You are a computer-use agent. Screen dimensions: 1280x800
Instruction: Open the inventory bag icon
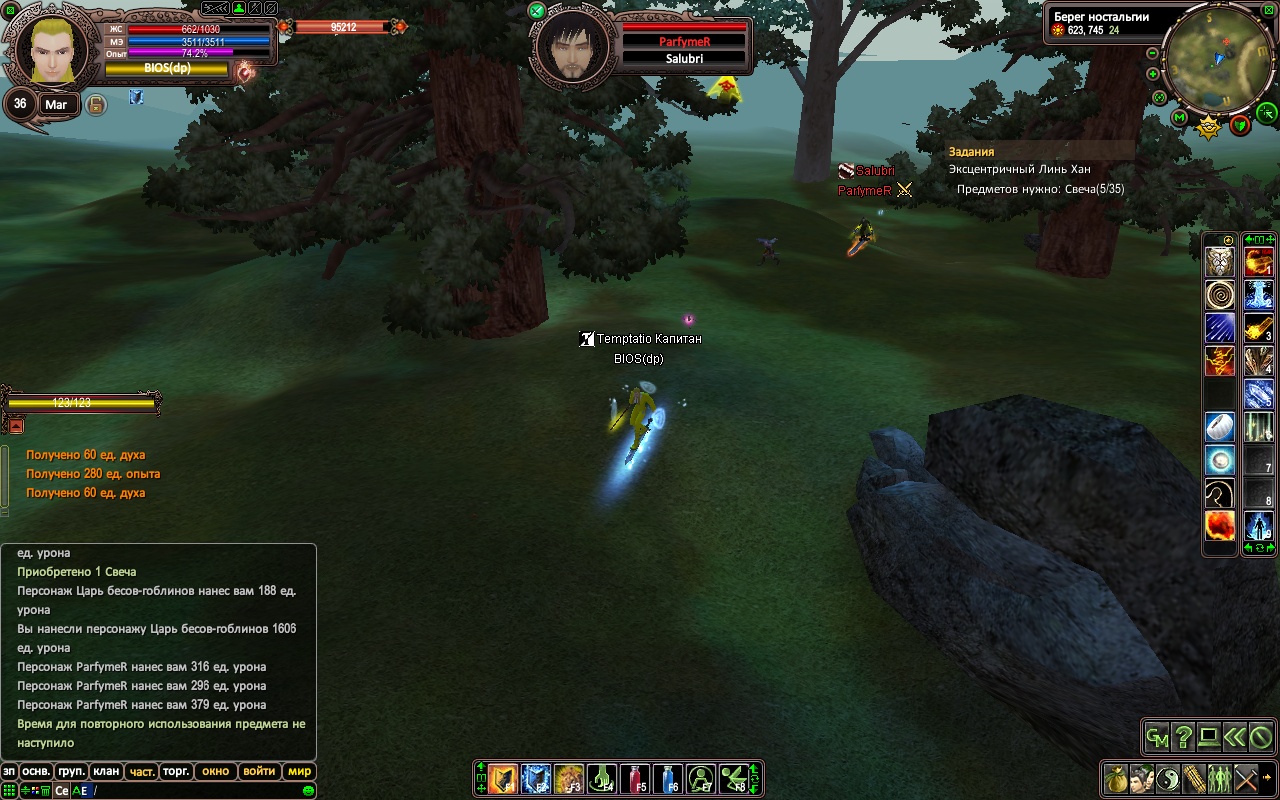point(1116,778)
